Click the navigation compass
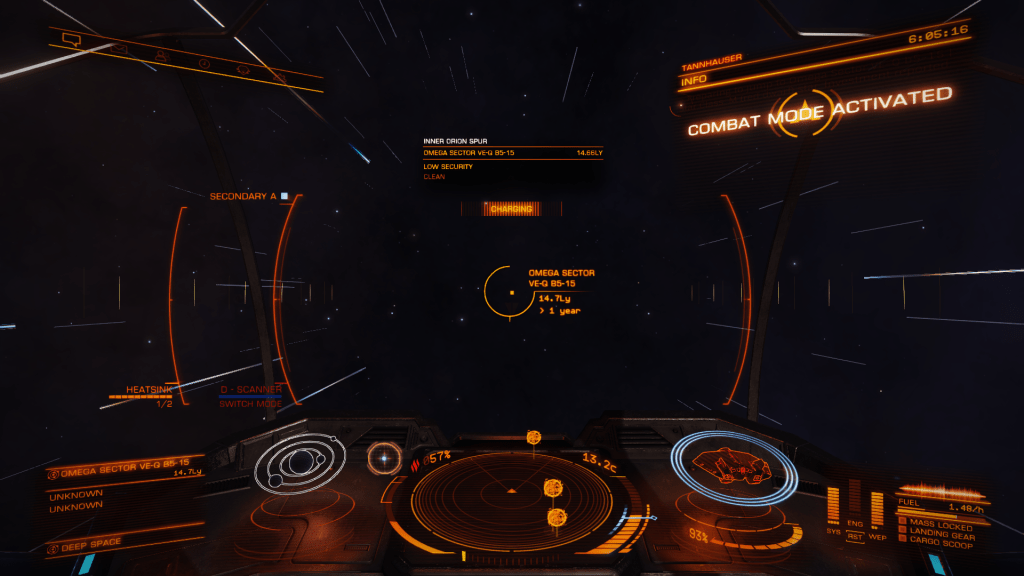The image size is (1024, 576). [384, 458]
